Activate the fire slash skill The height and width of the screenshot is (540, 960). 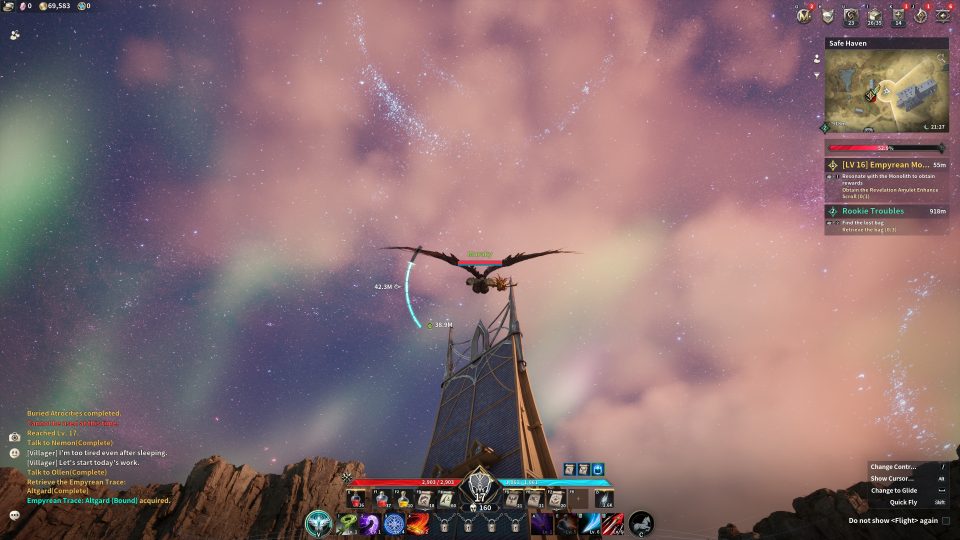418,523
